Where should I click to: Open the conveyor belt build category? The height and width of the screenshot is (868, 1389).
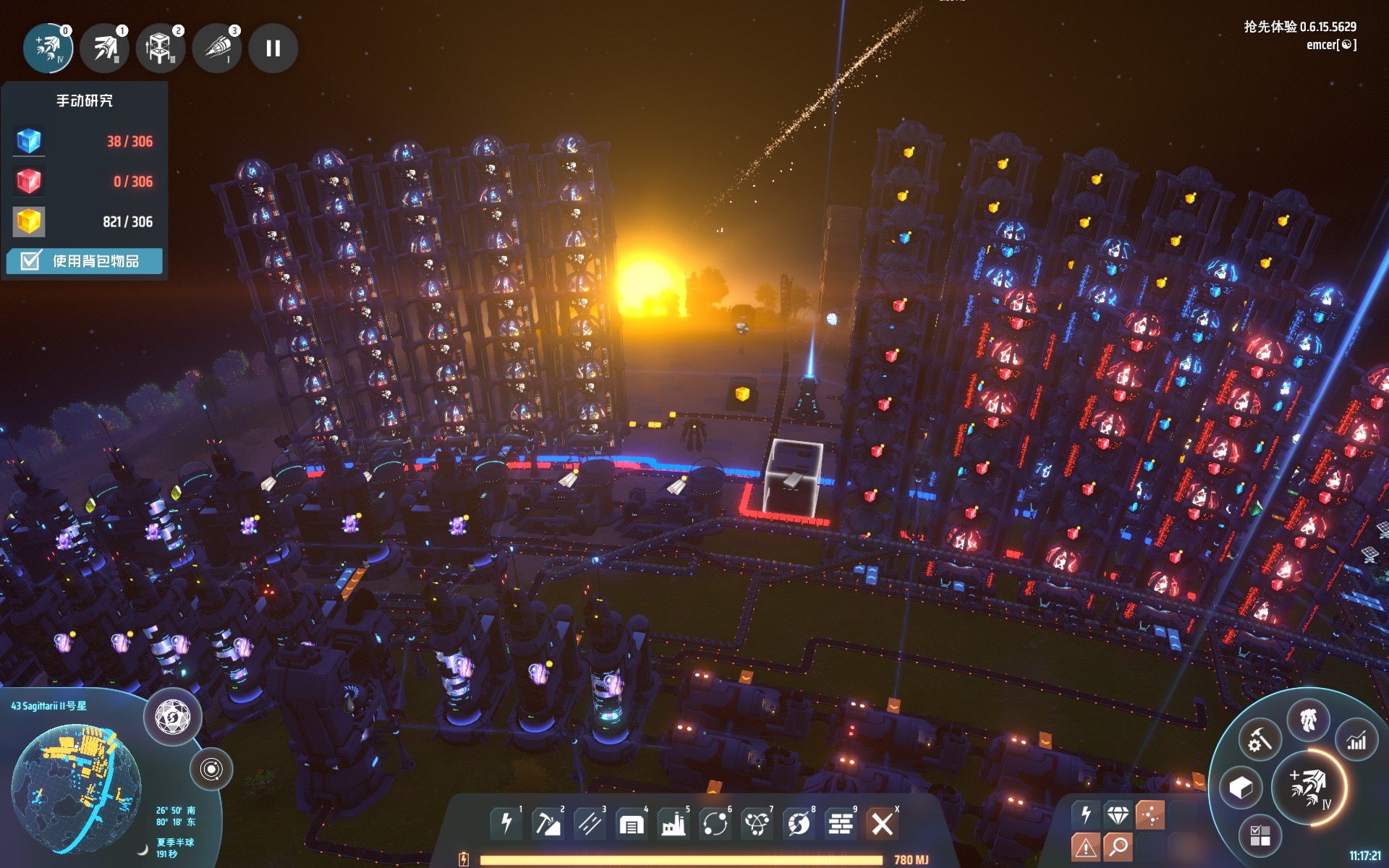pyautogui.click(x=589, y=823)
